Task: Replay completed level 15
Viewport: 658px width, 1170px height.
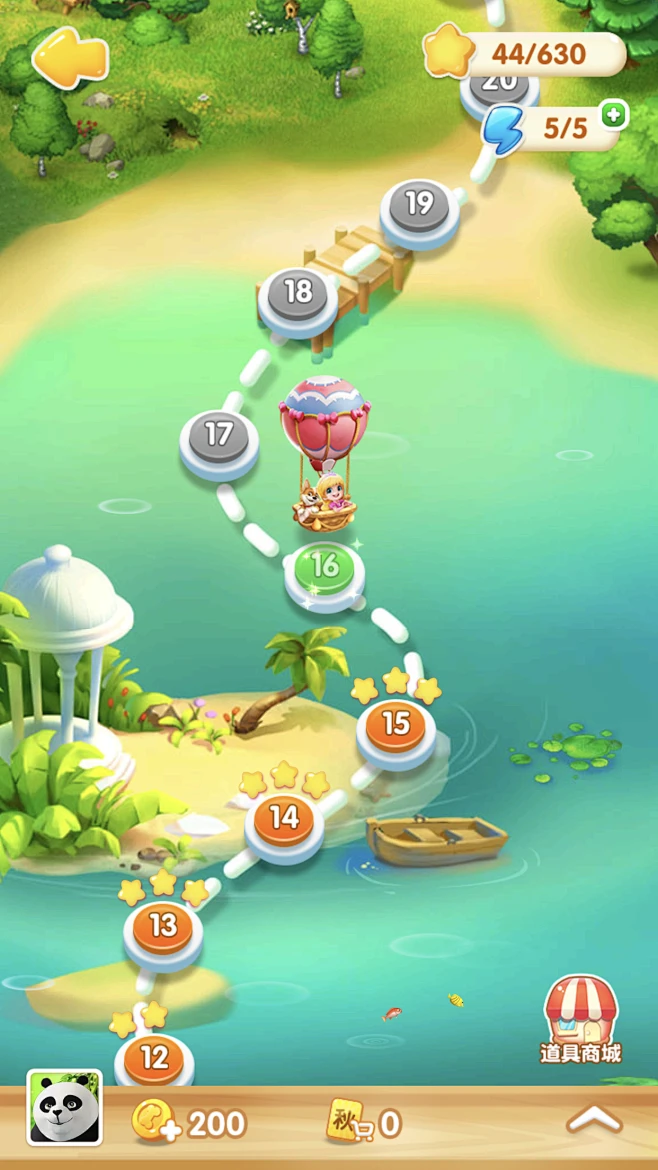Action: (396, 725)
